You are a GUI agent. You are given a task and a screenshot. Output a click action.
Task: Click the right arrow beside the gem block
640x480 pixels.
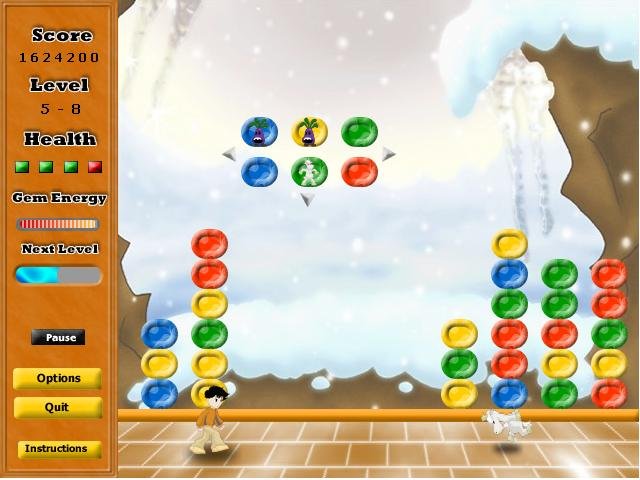389,153
